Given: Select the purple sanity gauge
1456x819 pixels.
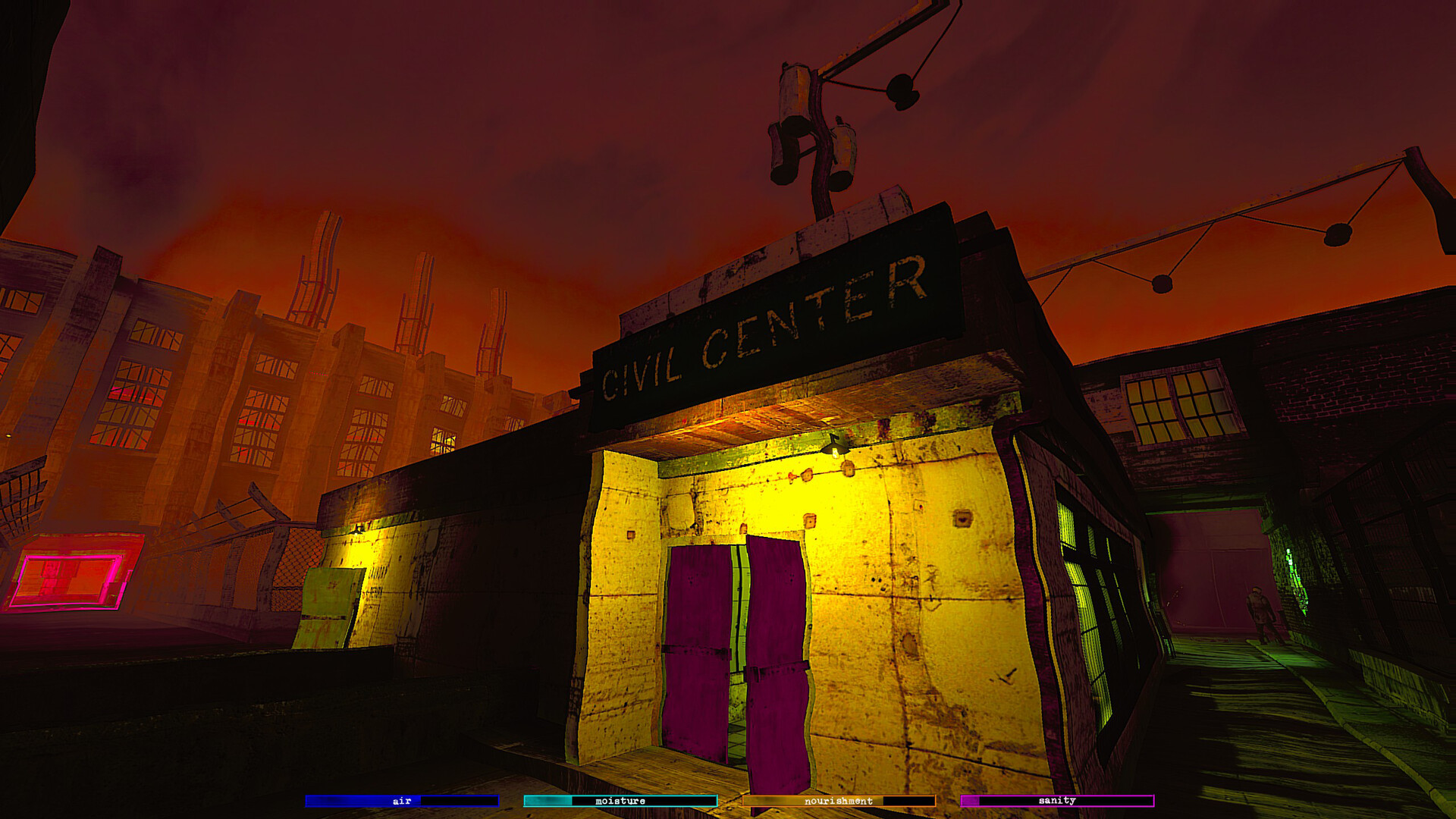Looking at the screenshot, I should tap(1059, 800).
